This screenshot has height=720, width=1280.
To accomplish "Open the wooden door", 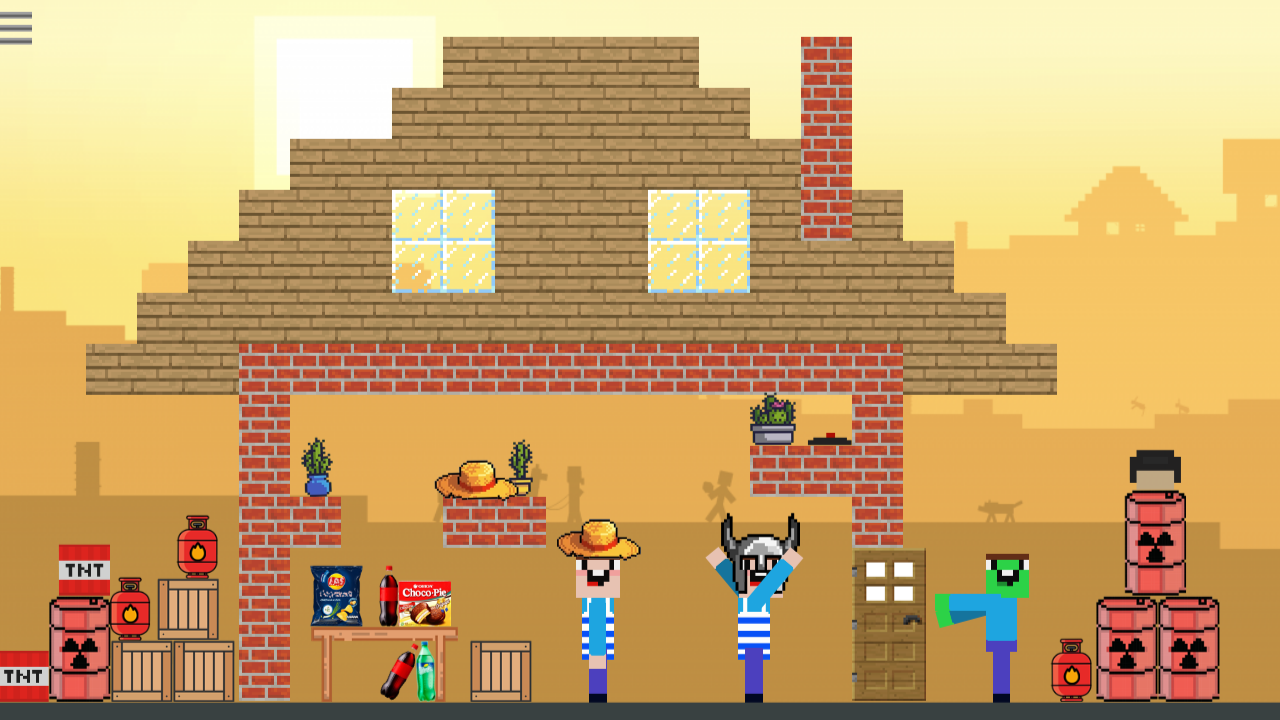I will (x=888, y=625).
